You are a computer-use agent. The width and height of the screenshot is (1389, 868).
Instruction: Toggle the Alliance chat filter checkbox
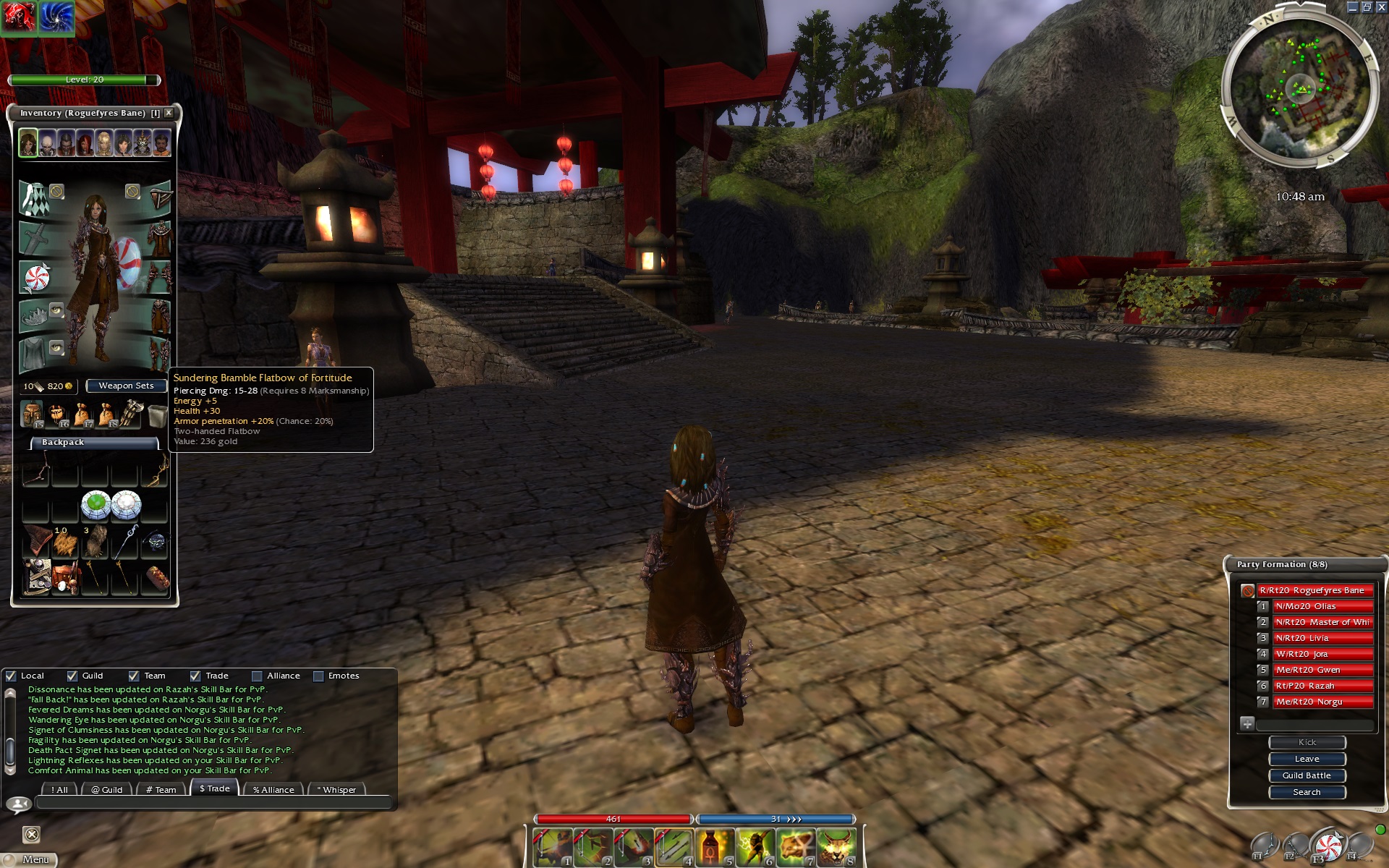(x=257, y=676)
